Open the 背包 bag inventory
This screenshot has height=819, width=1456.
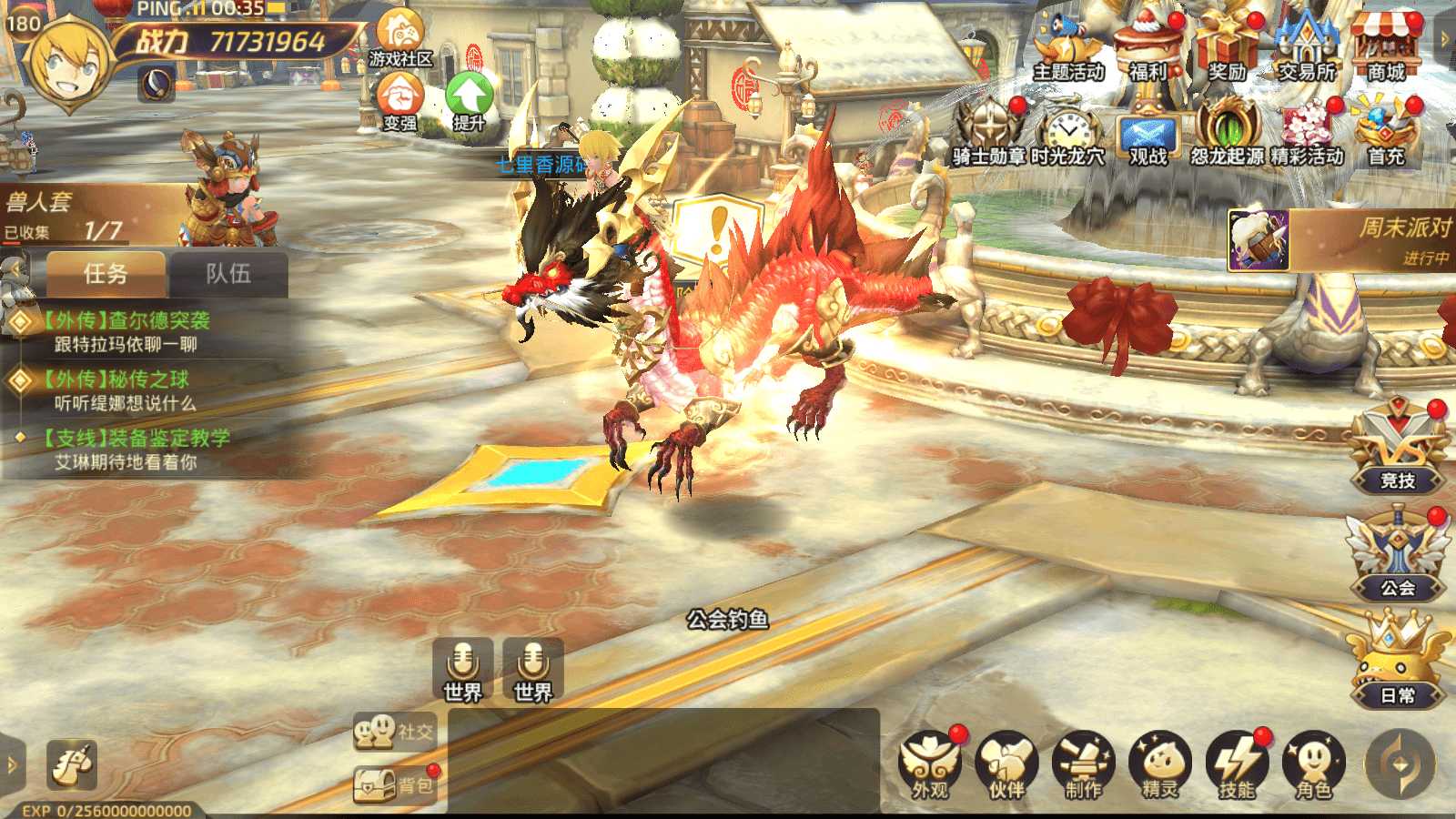(395, 785)
